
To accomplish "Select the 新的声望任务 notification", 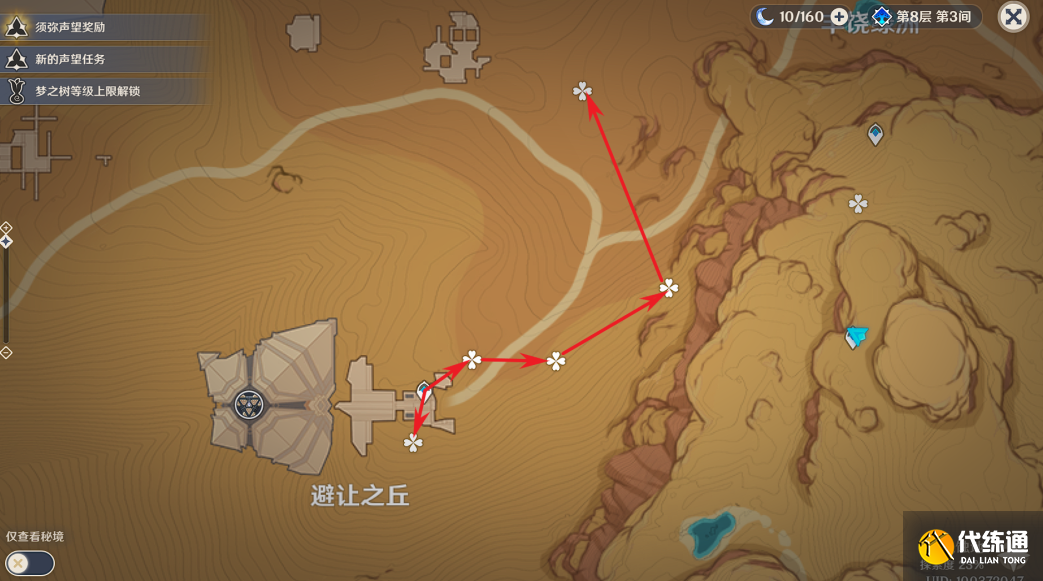I will click(68, 59).
